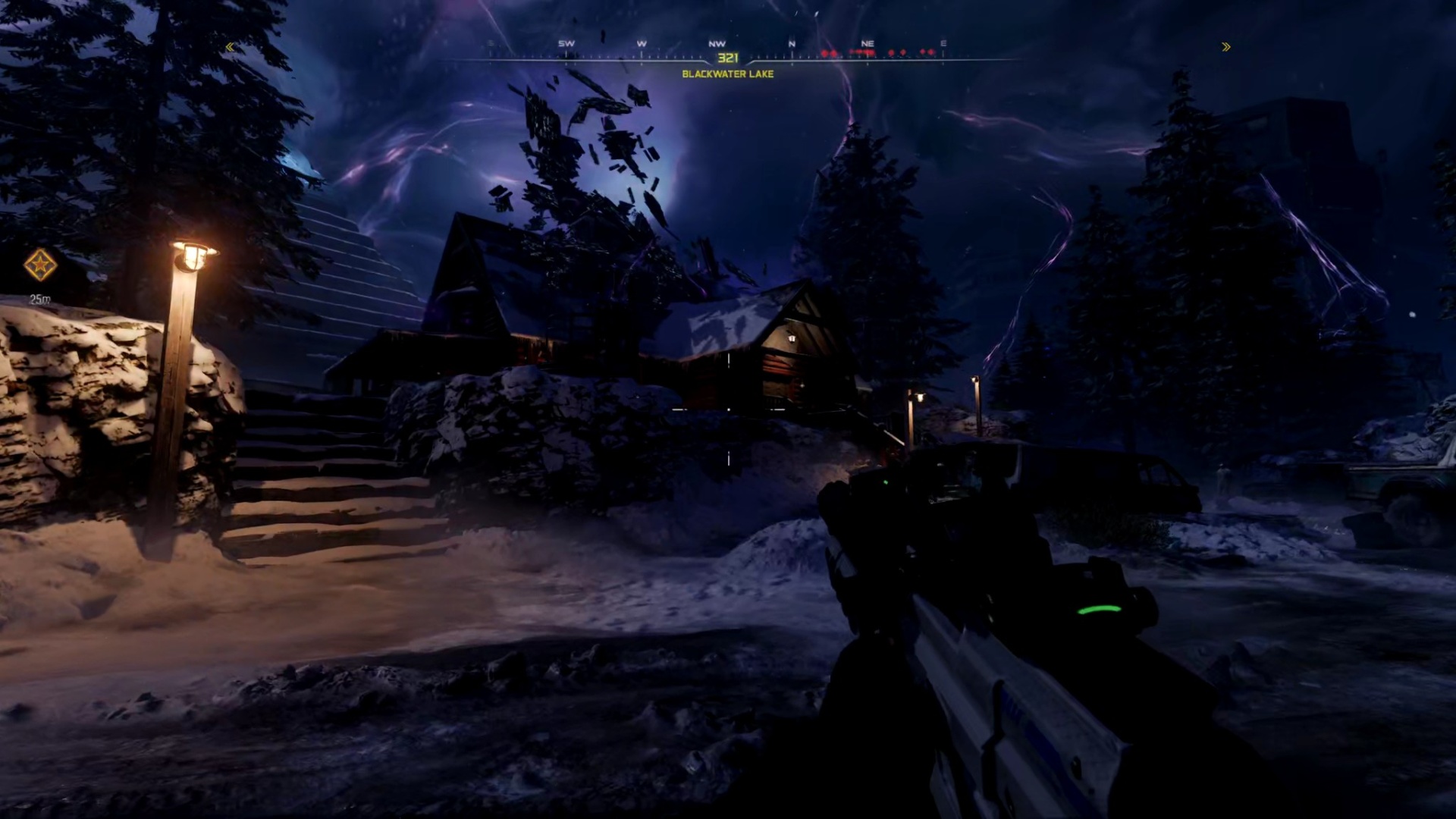1456x819 pixels.
Task: Toggle the NW compass direction marker
Action: (x=717, y=43)
